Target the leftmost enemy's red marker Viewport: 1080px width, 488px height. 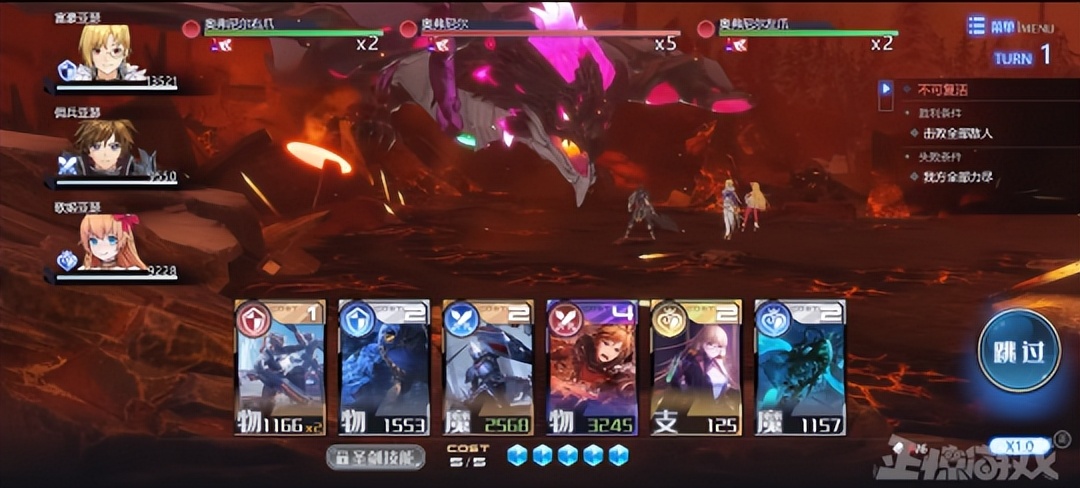[x=191, y=28]
